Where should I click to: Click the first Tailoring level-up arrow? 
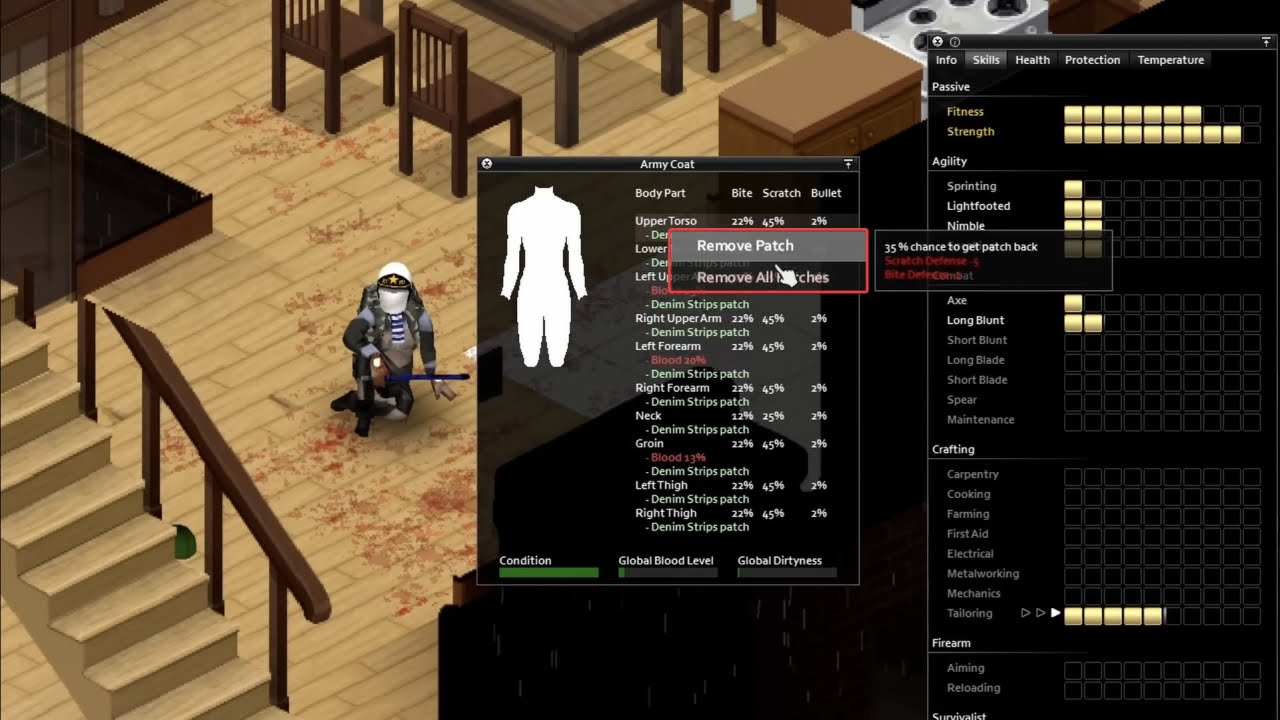(1026, 613)
